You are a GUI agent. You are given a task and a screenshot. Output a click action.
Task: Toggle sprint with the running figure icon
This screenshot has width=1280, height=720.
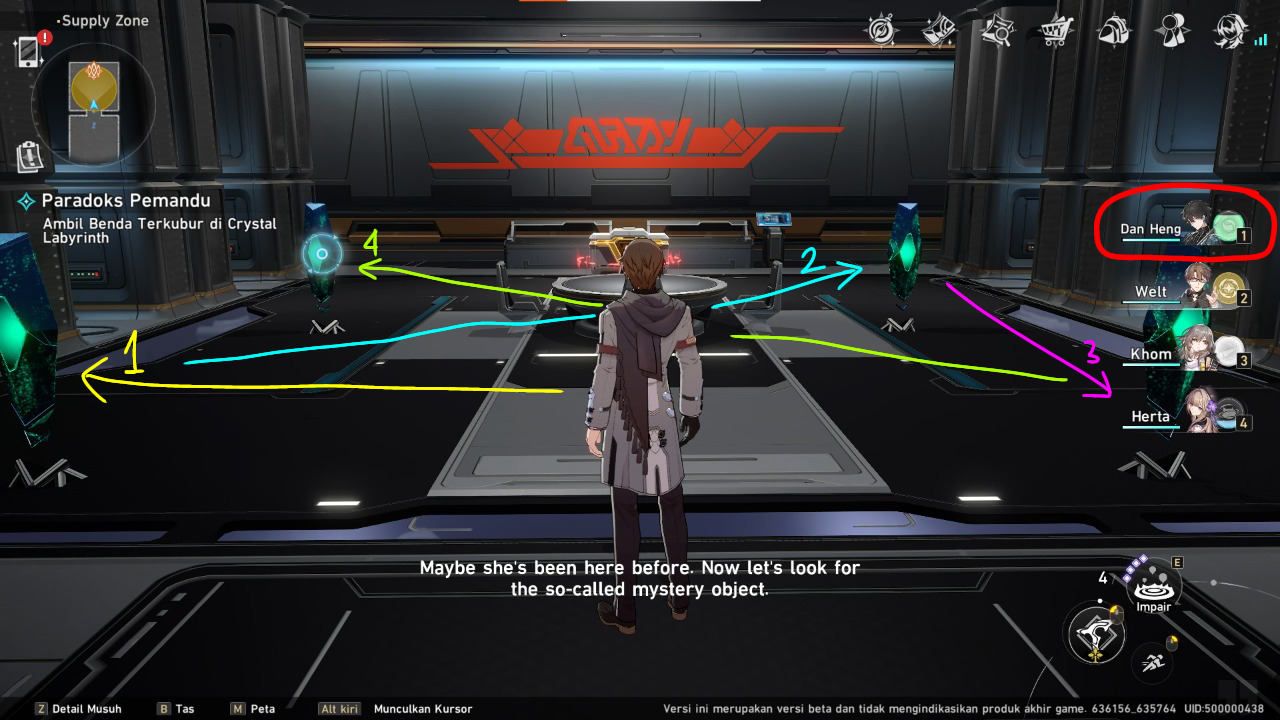pyautogui.click(x=1155, y=662)
